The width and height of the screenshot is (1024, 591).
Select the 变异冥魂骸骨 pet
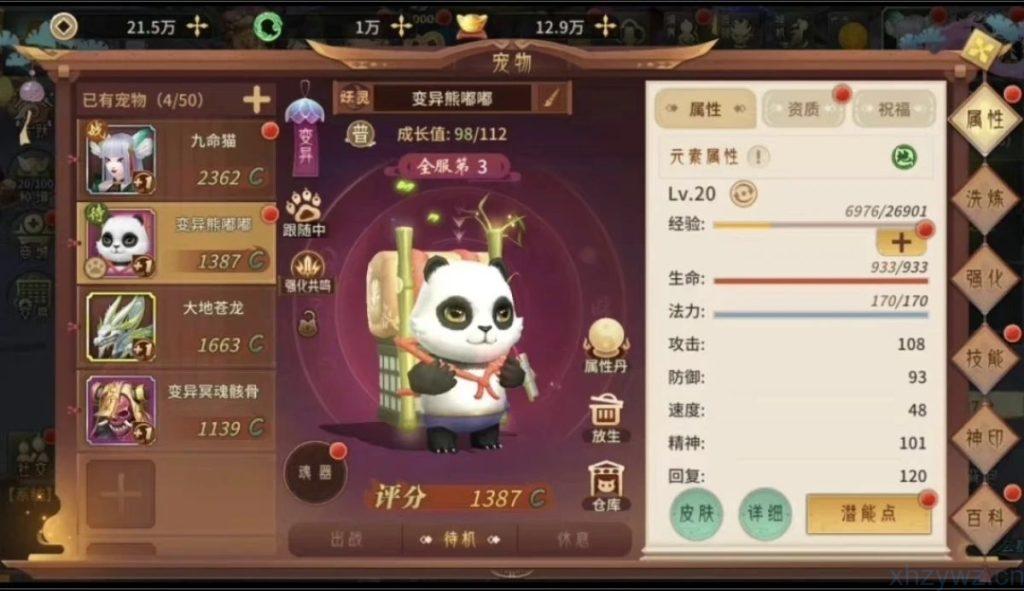click(x=176, y=410)
